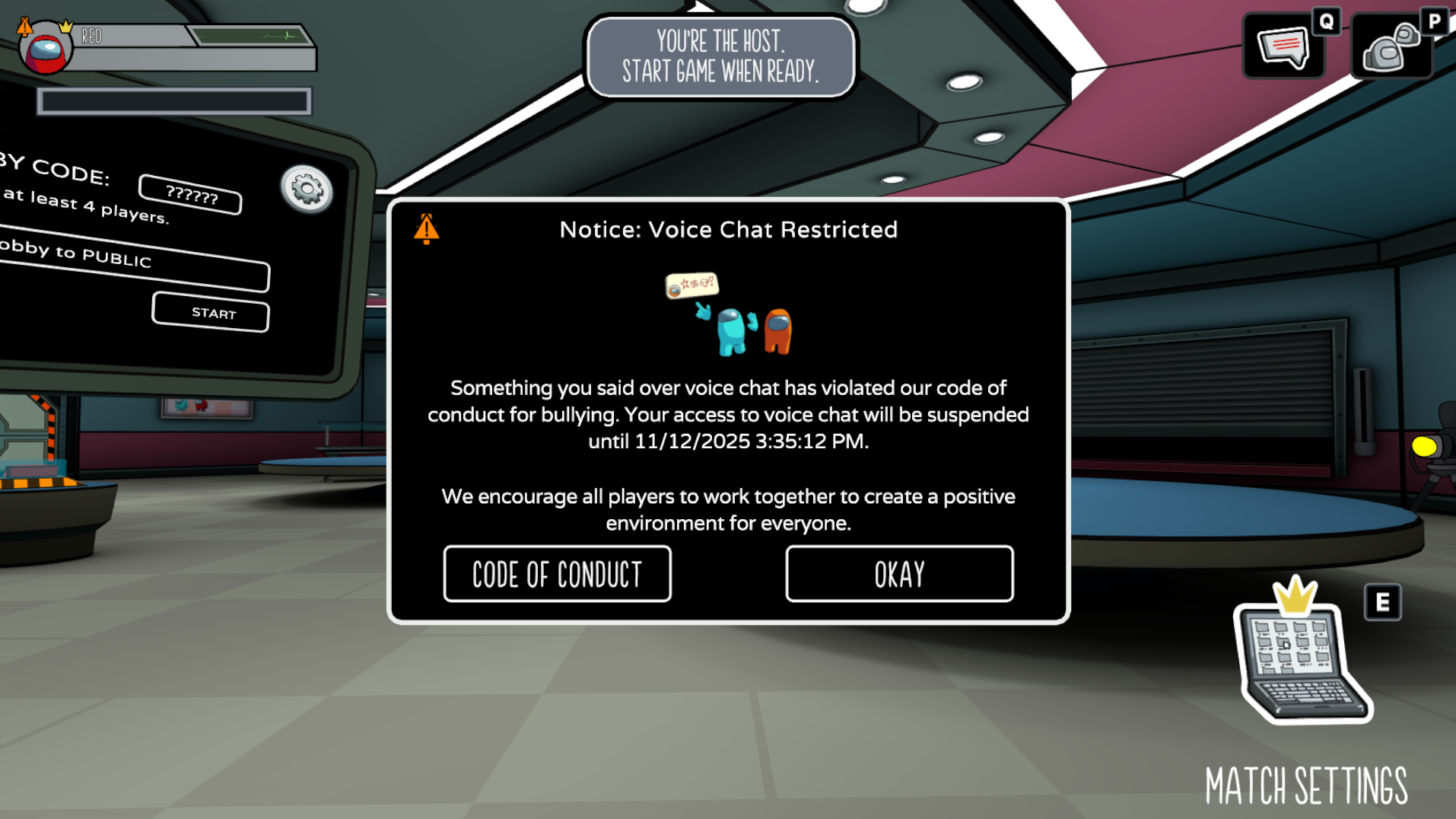Image resolution: width=1456 pixels, height=819 pixels.
Task: Reveal the hidden lobby code field
Action: click(x=191, y=195)
